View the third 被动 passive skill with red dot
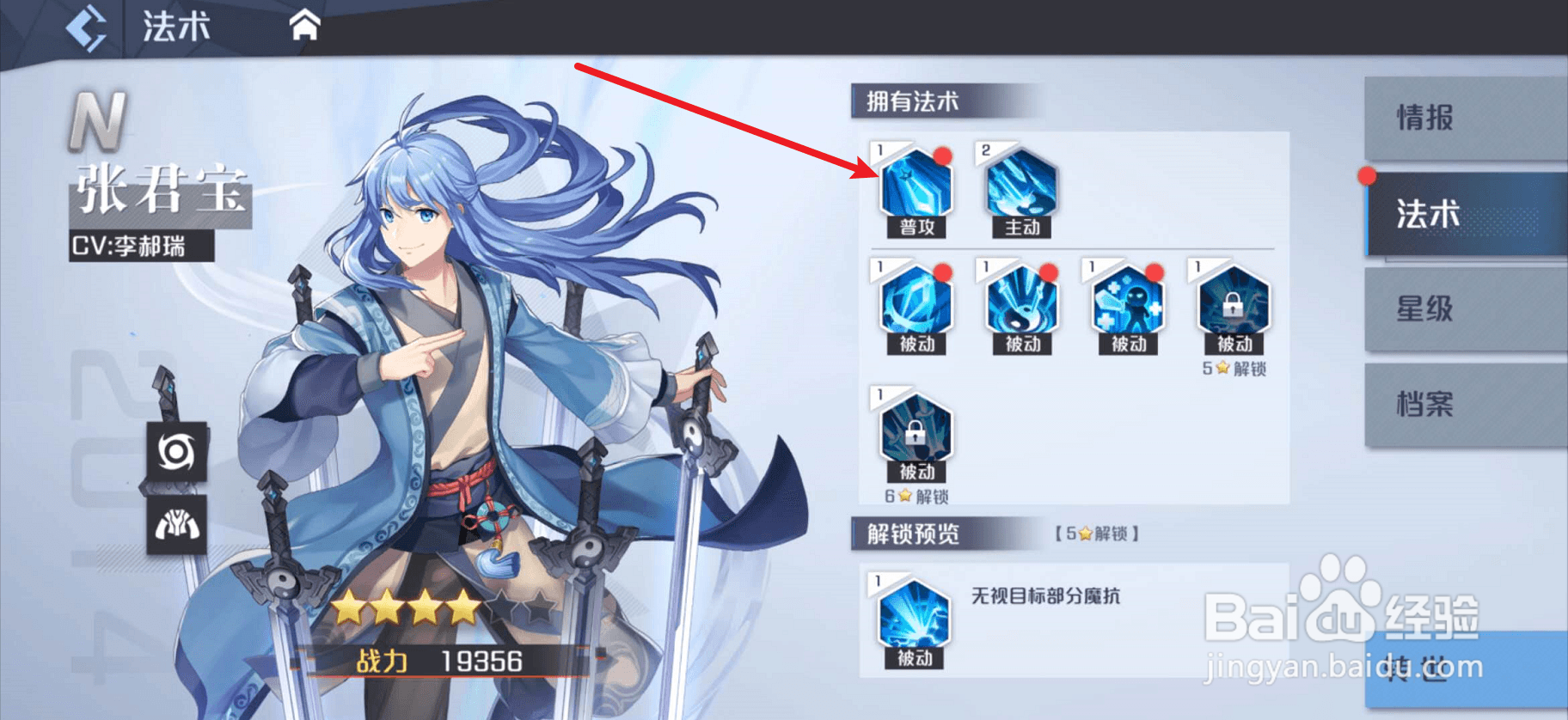This screenshot has width=1568, height=720. coord(1128,302)
